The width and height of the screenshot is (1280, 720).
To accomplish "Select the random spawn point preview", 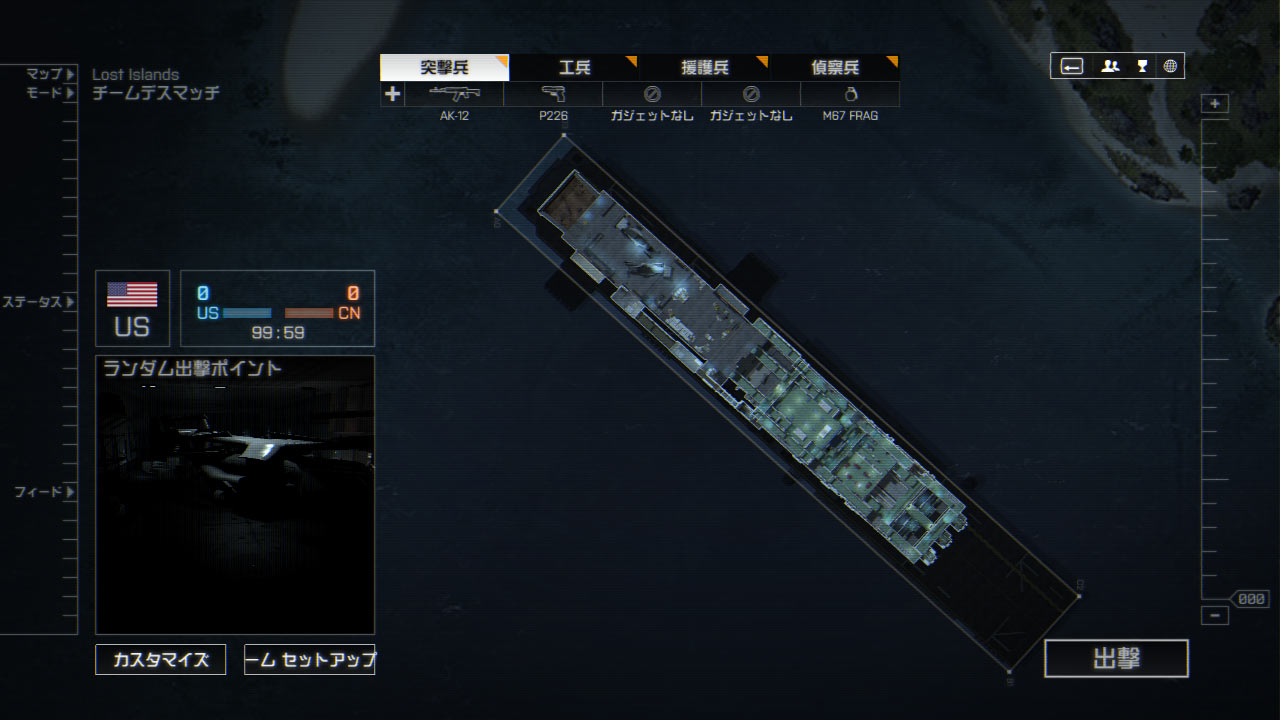I will coord(235,494).
